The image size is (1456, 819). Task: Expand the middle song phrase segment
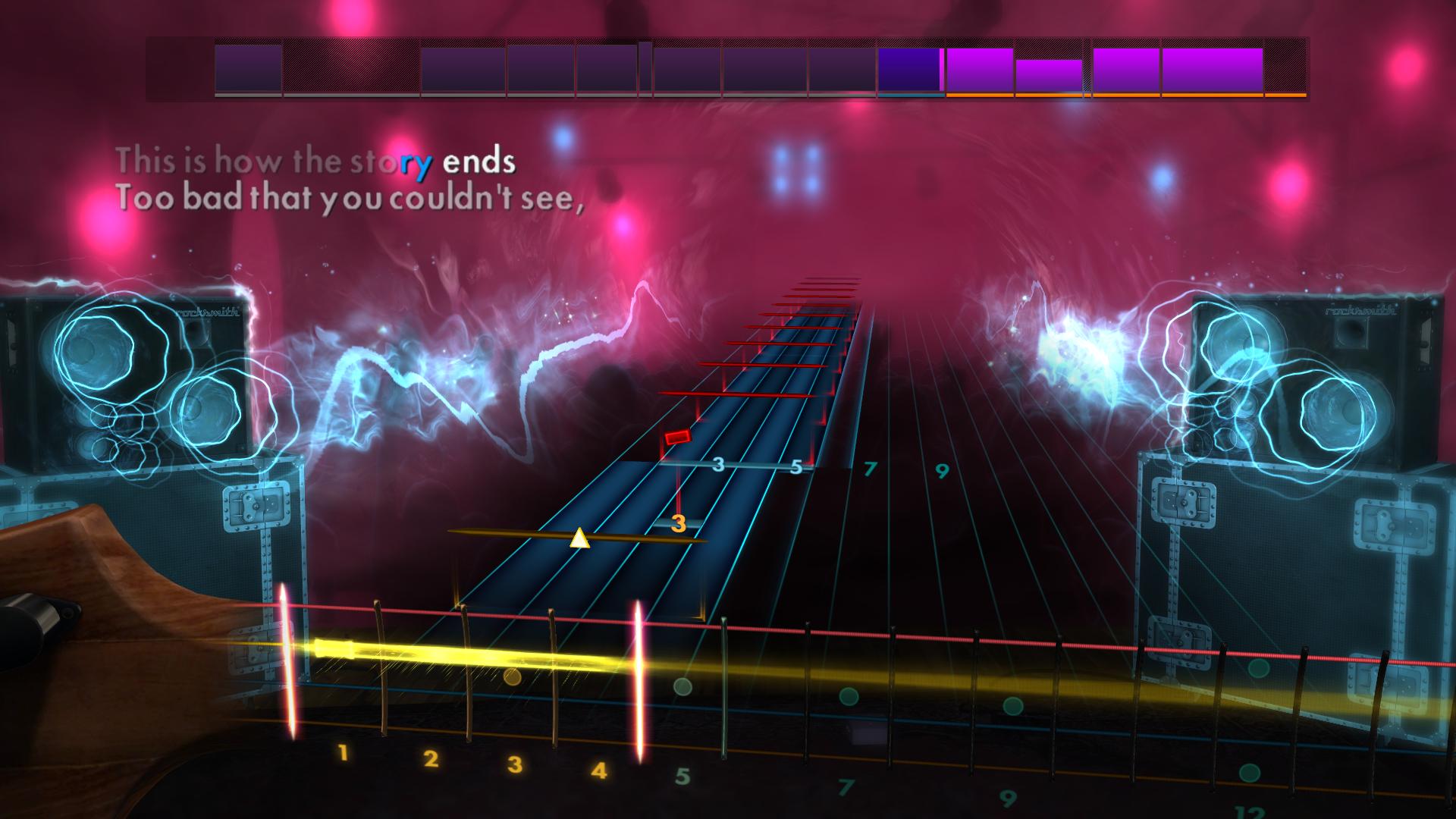coord(686,68)
